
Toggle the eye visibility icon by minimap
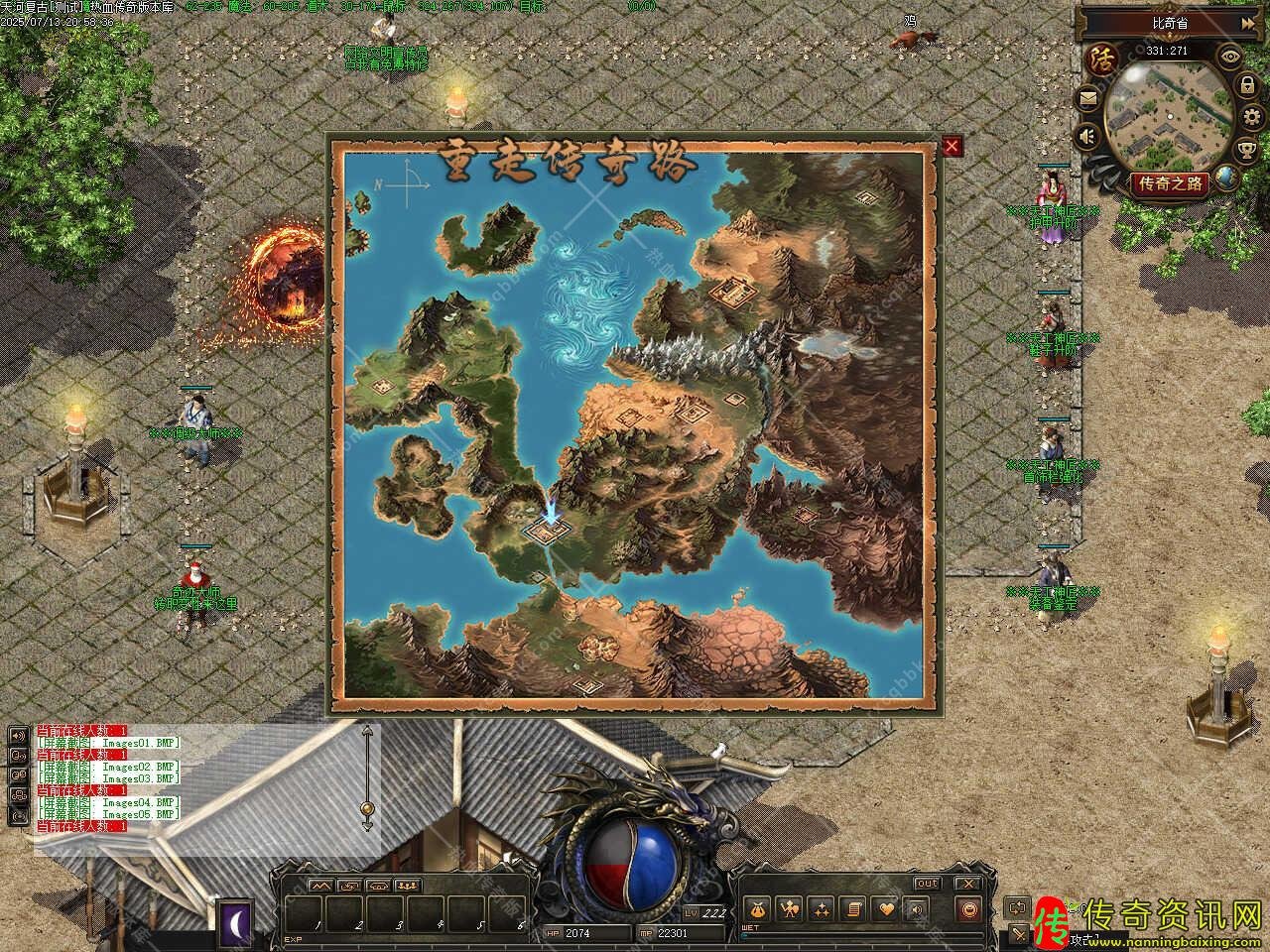(x=1230, y=58)
